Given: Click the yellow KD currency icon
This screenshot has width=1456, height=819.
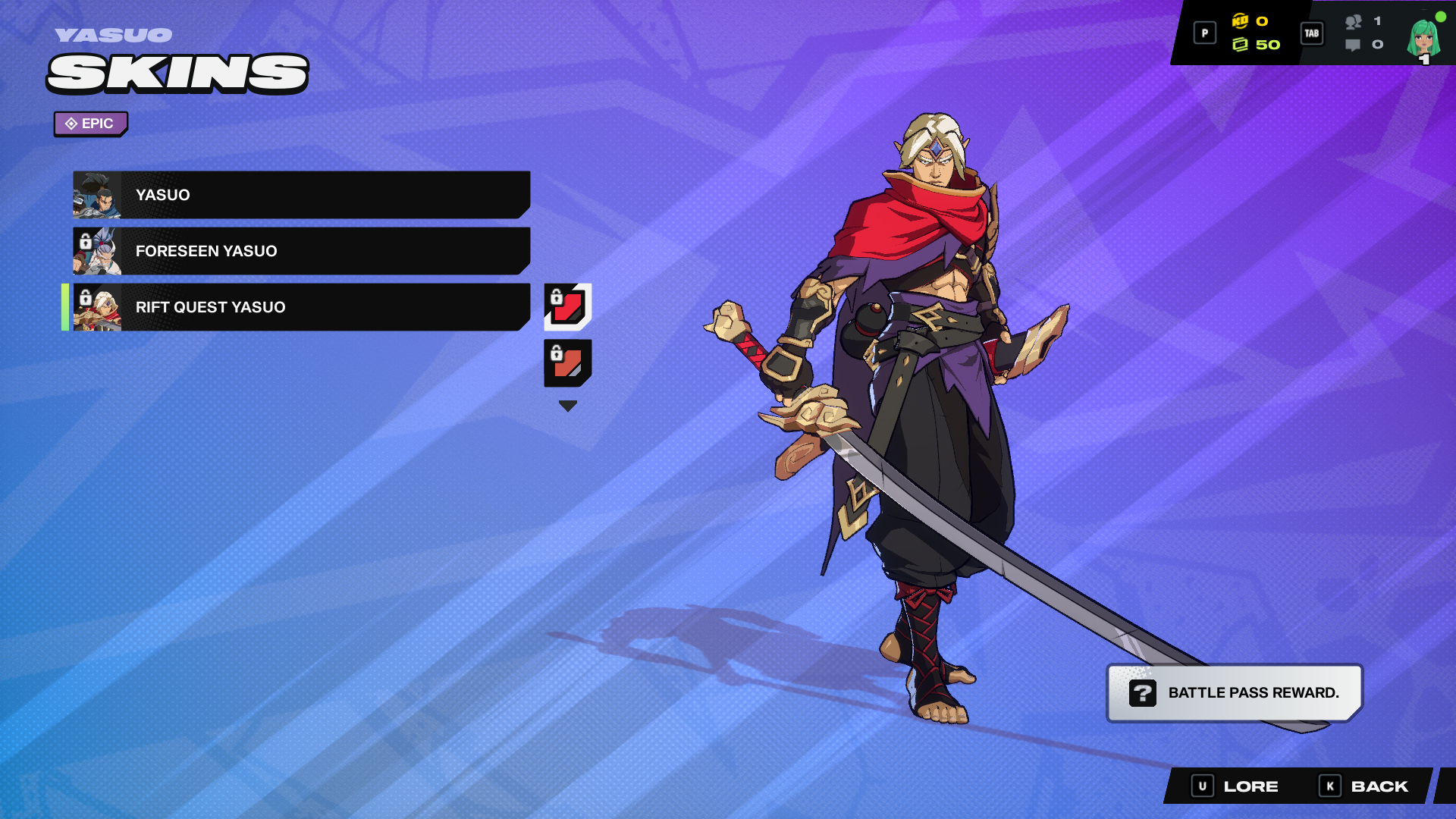Looking at the screenshot, I should coord(1242,24).
